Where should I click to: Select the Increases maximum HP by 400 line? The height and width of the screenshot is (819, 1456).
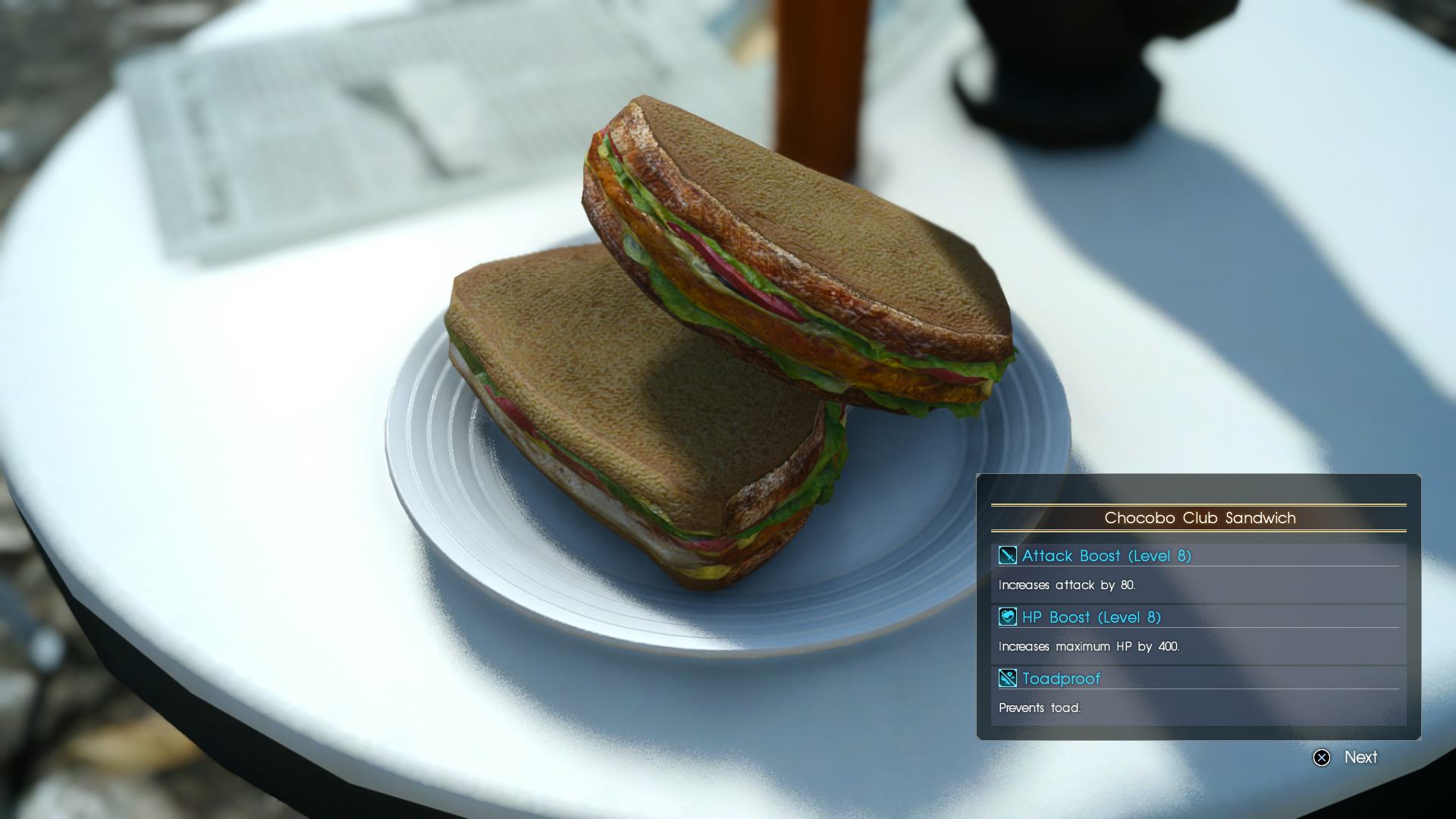click(1087, 646)
